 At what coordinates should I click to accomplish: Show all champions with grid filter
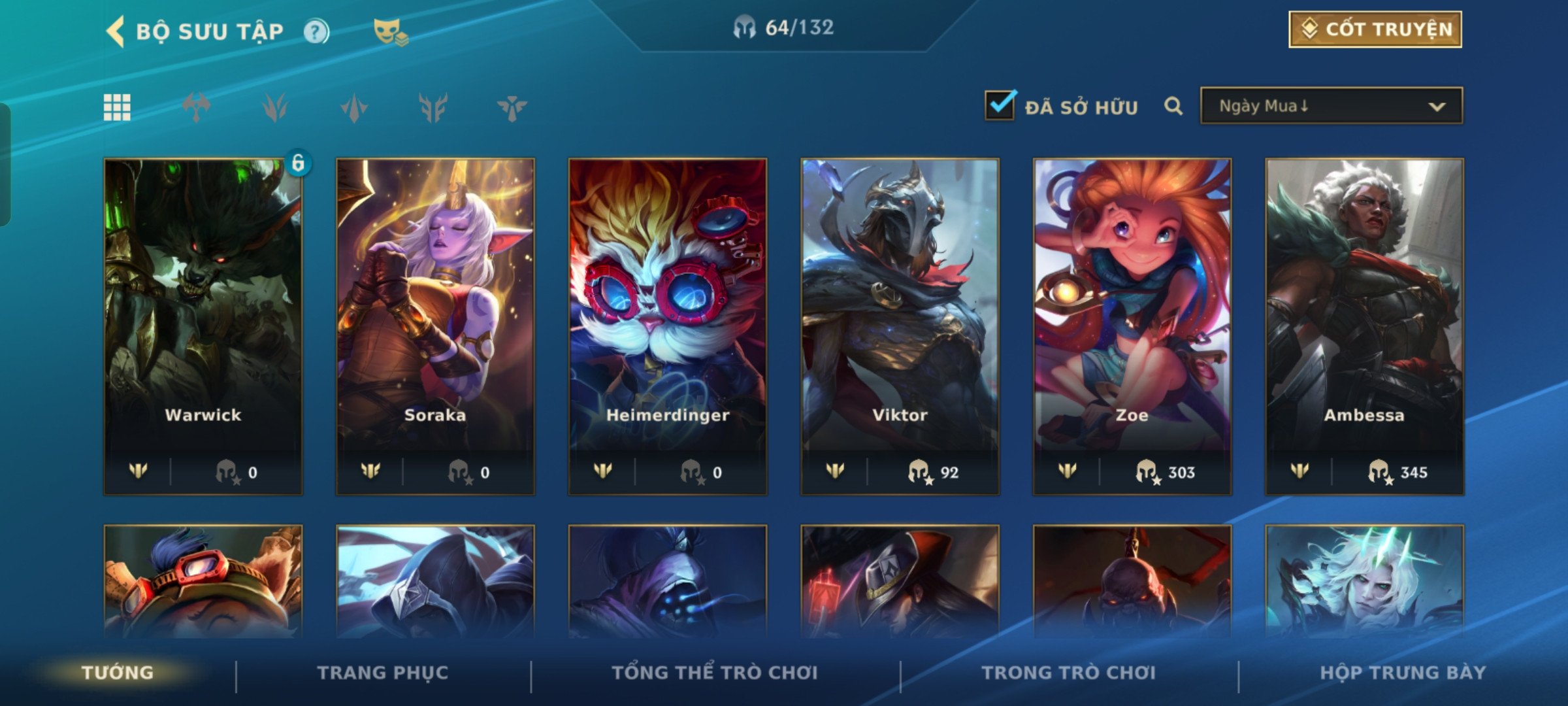tap(117, 107)
